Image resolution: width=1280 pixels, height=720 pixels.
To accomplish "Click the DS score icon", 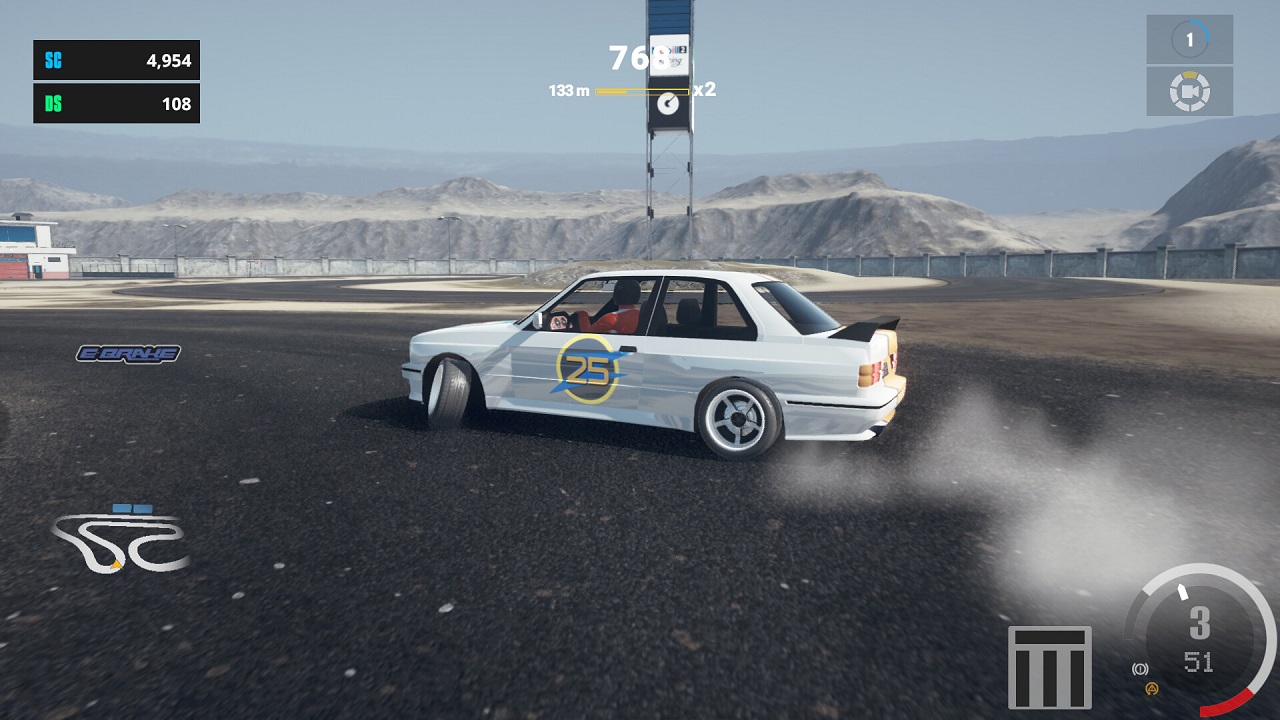I will (x=55, y=103).
